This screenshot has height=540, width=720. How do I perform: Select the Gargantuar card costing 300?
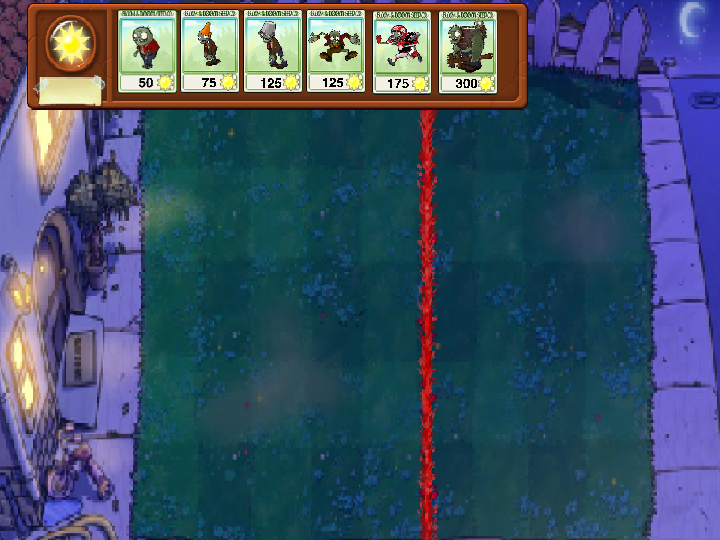tap(467, 52)
